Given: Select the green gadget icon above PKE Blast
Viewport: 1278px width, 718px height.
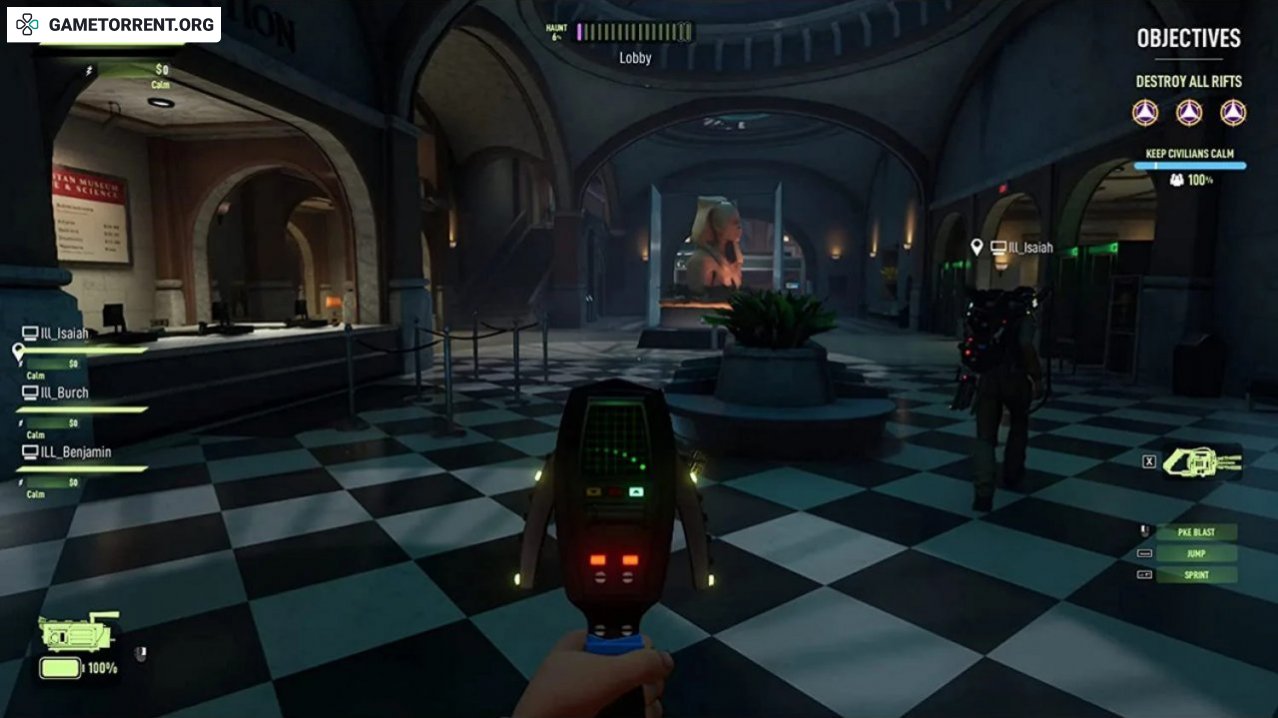Looking at the screenshot, I should pos(1202,461).
